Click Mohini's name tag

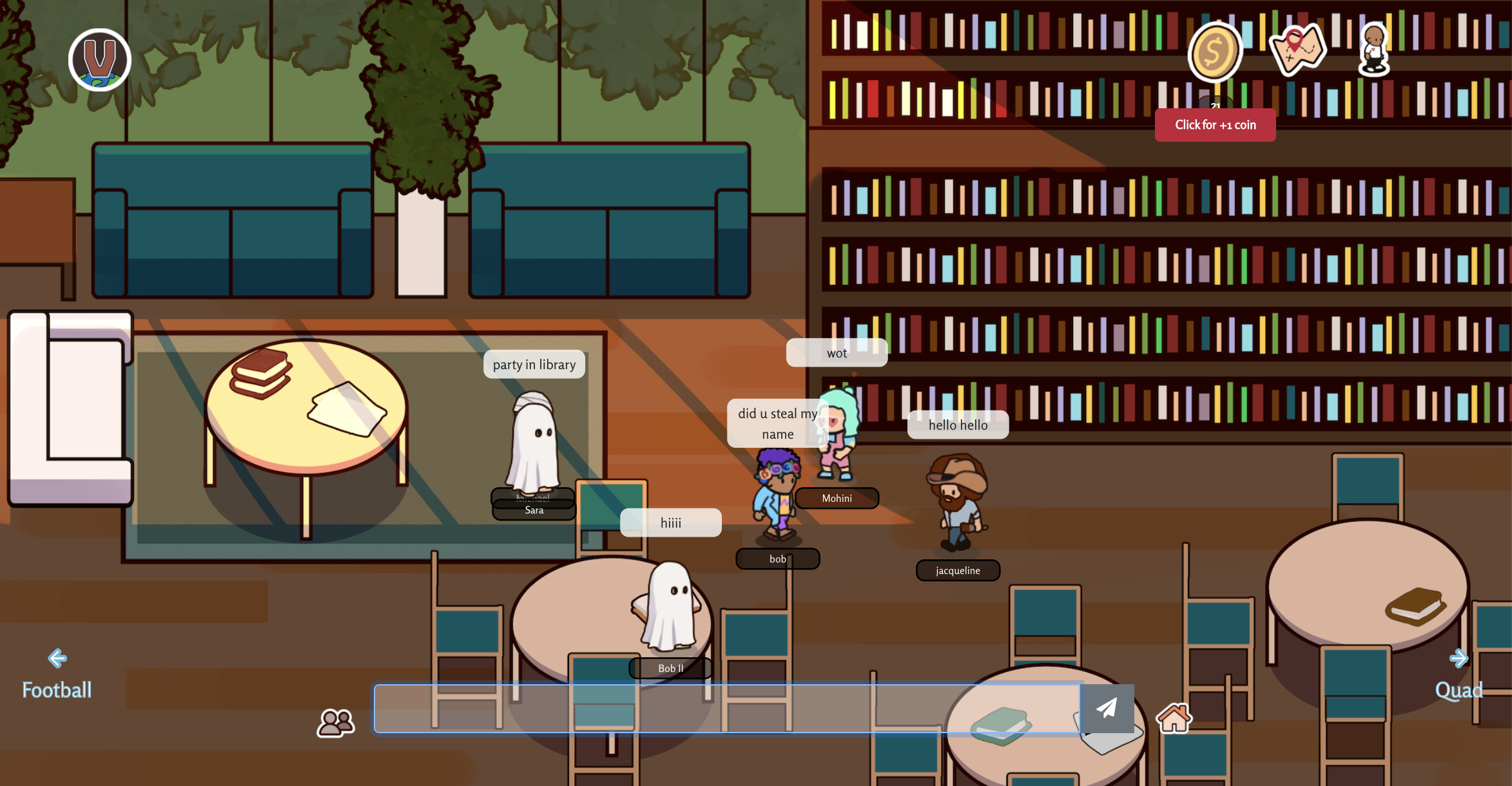pyautogui.click(x=836, y=498)
